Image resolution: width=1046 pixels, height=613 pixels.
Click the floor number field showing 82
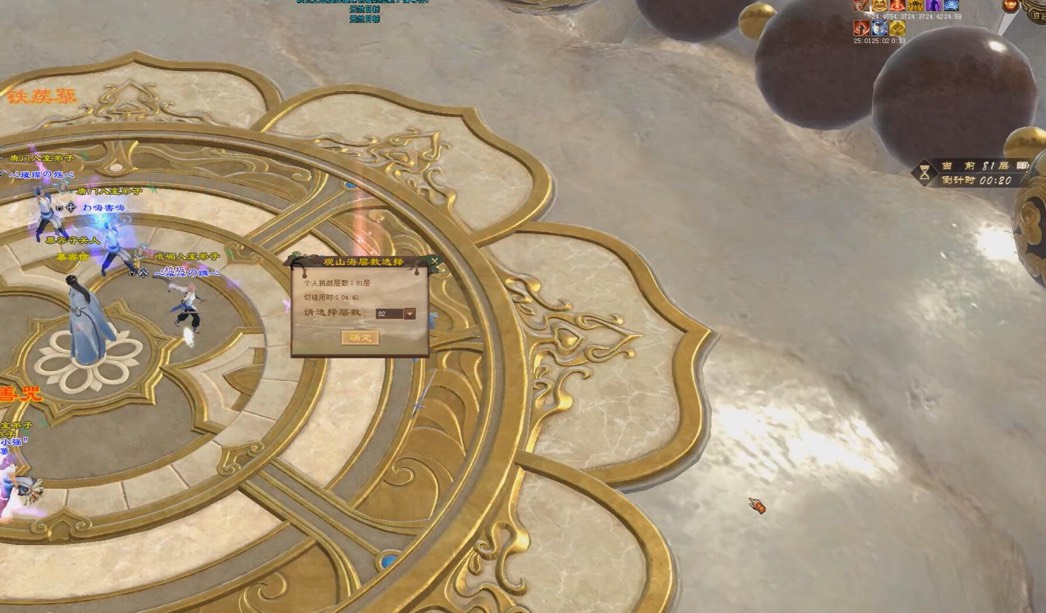(x=389, y=314)
